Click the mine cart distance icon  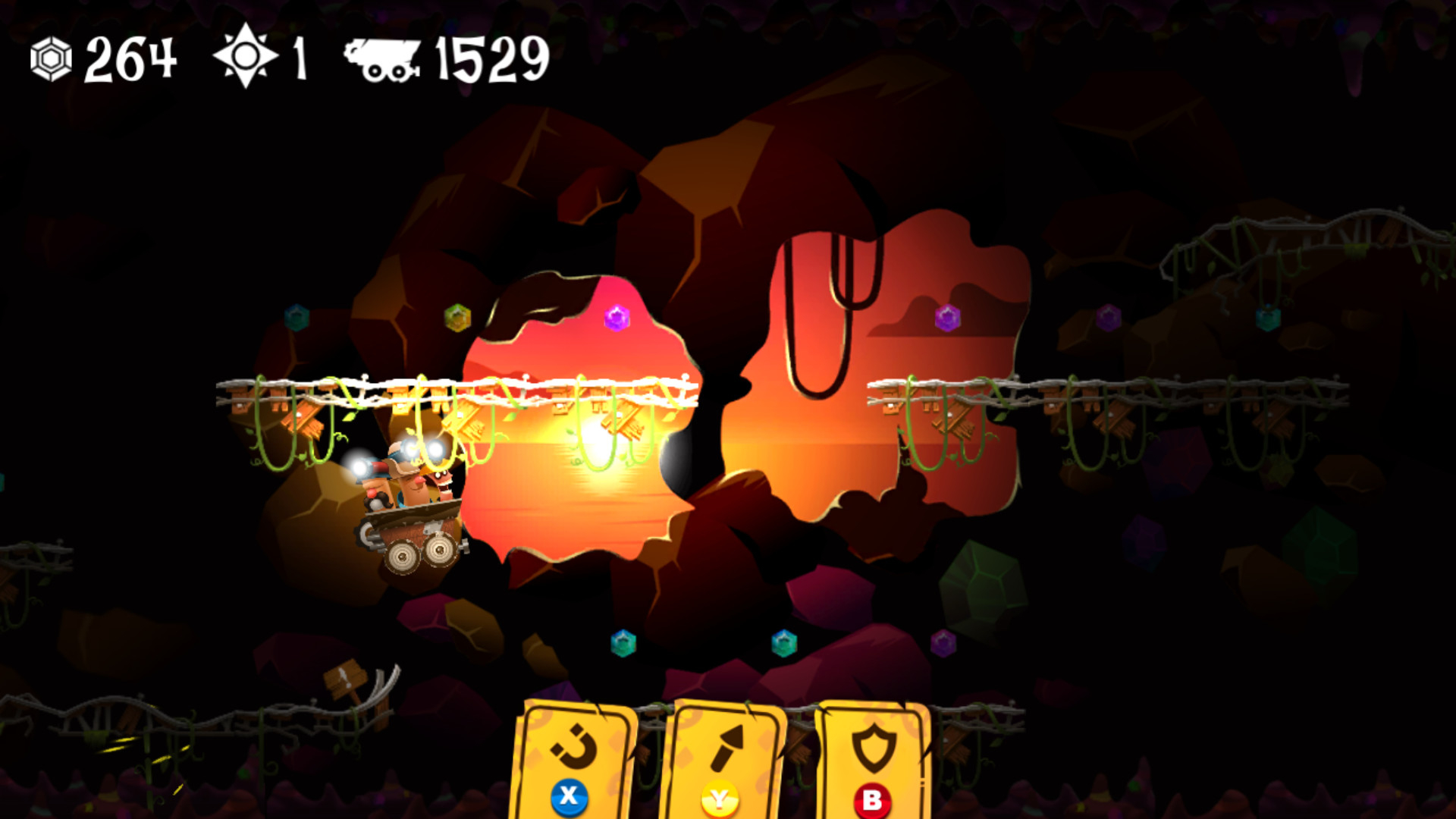(381, 61)
